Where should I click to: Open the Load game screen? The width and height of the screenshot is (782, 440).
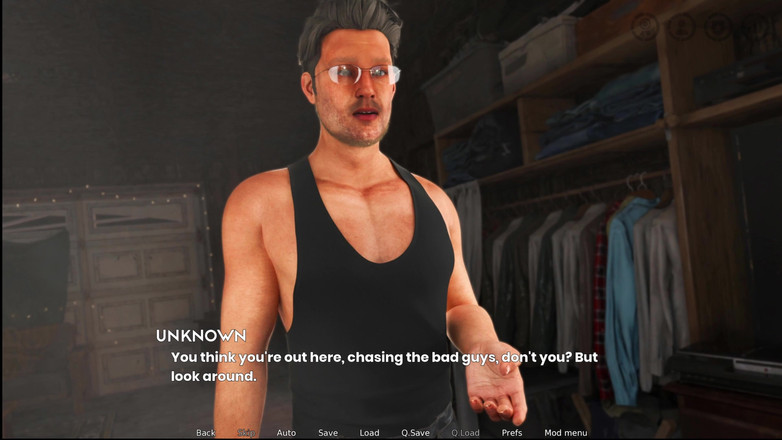[369, 433]
